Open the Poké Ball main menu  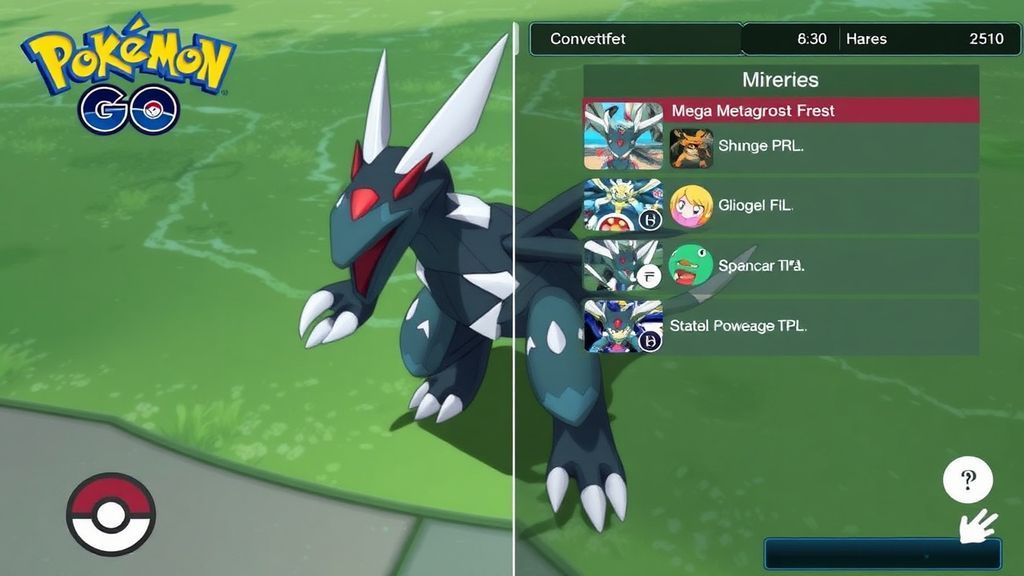click(110, 514)
